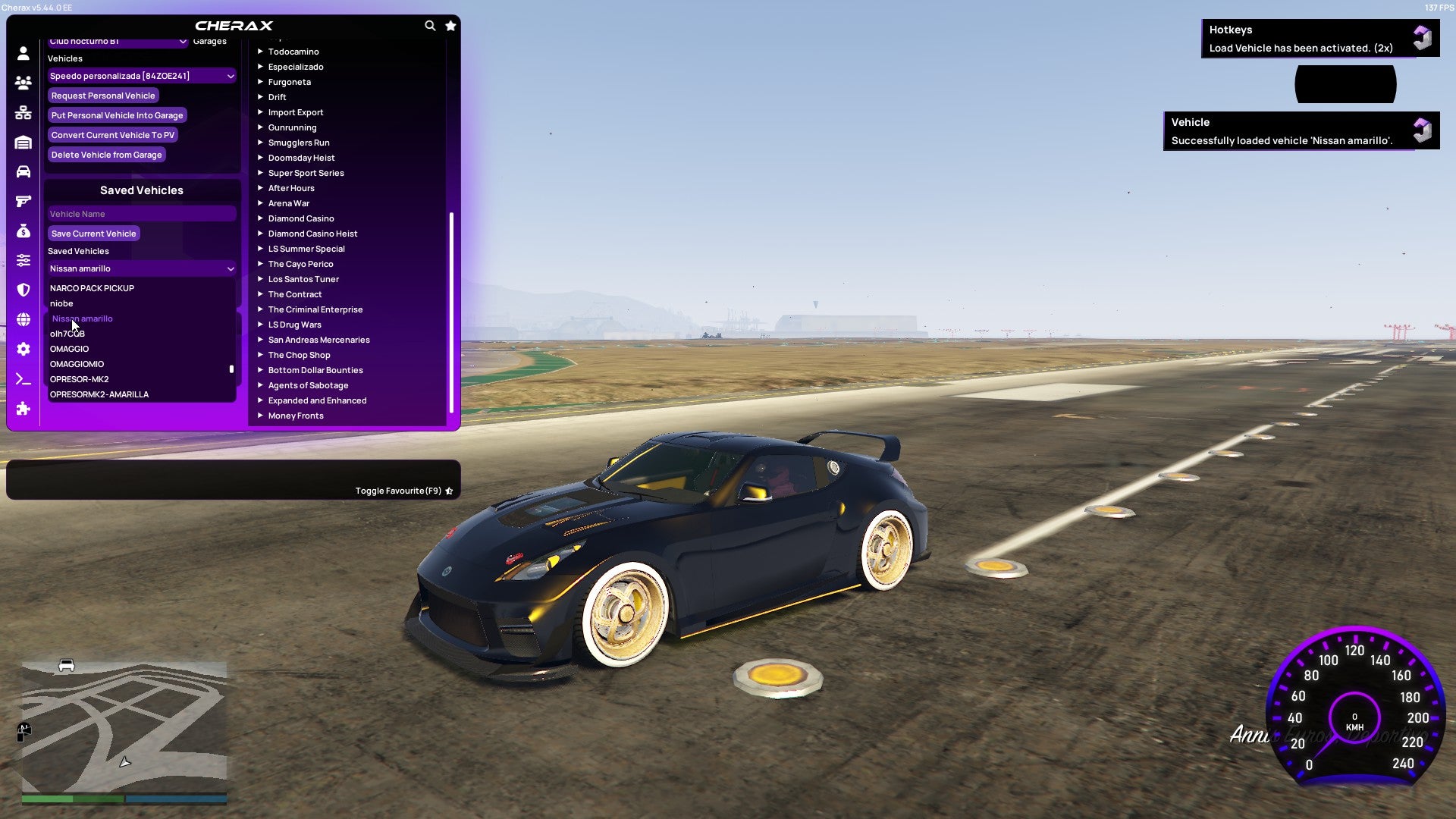Click the Scripts puzzle piece icon

tap(23, 409)
